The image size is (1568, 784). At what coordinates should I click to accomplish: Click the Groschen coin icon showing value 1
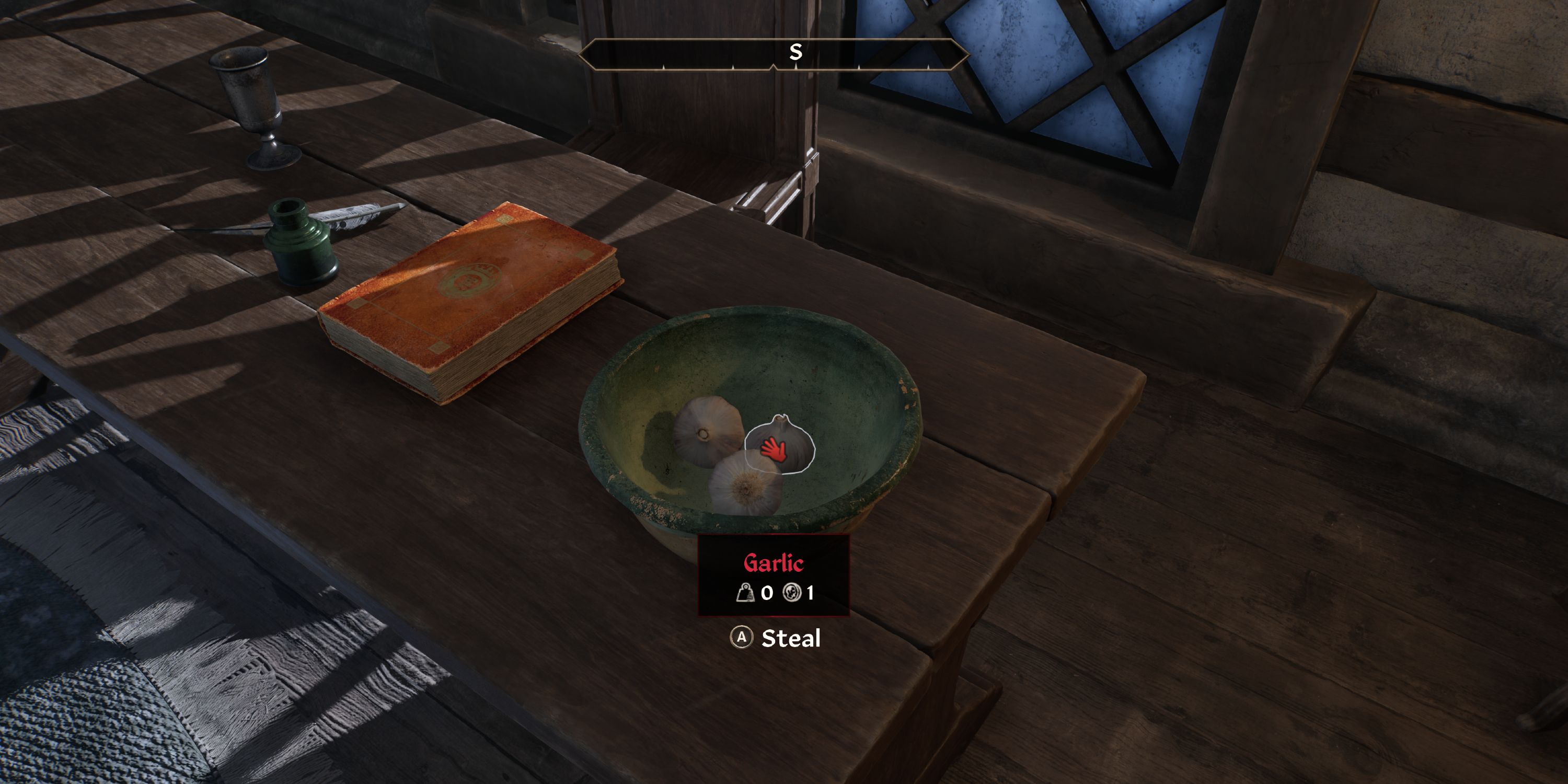(x=792, y=594)
